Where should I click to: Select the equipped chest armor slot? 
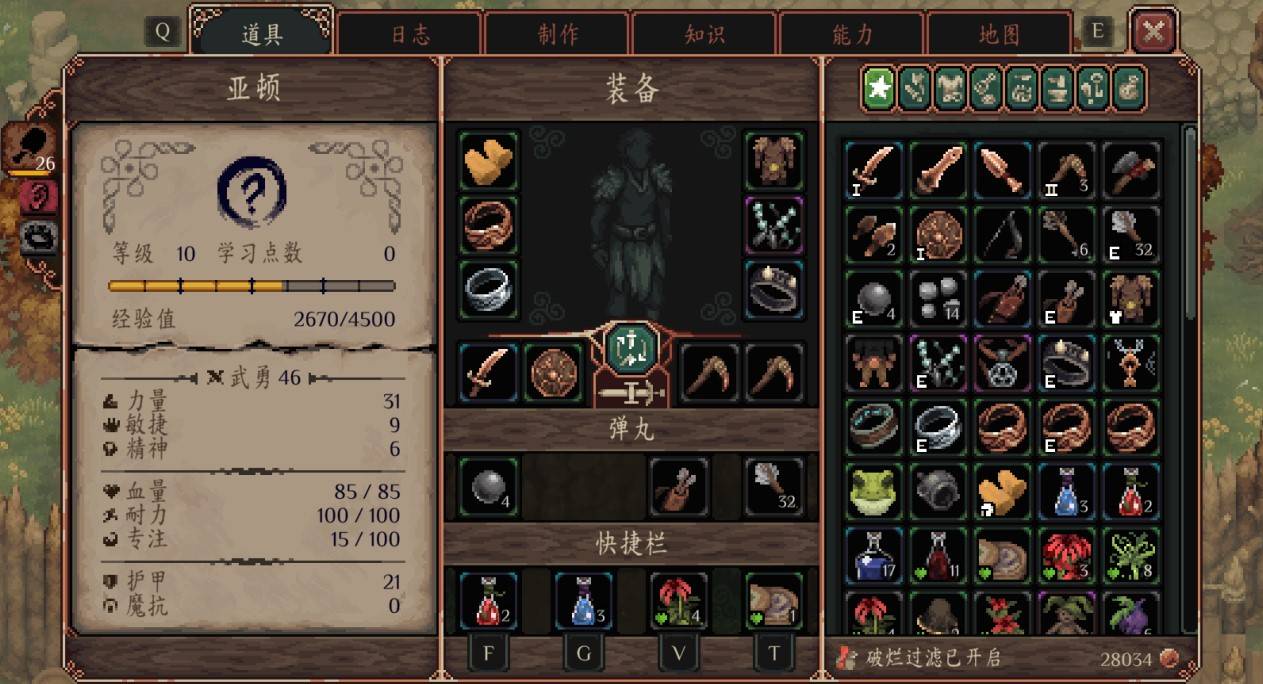(774, 161)
